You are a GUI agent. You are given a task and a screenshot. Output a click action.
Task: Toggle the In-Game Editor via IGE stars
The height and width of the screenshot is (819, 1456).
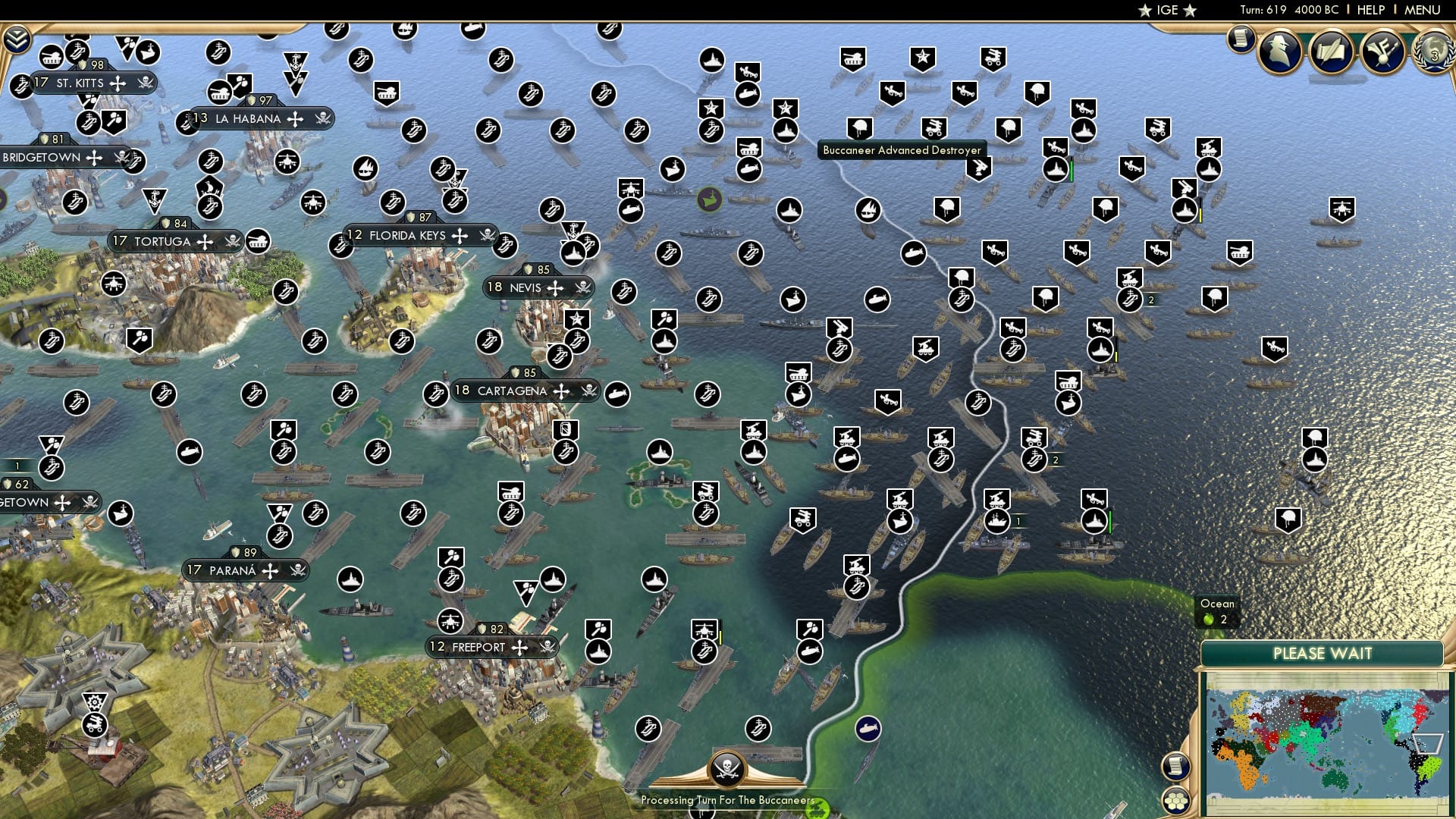[x=1166, y=10]
